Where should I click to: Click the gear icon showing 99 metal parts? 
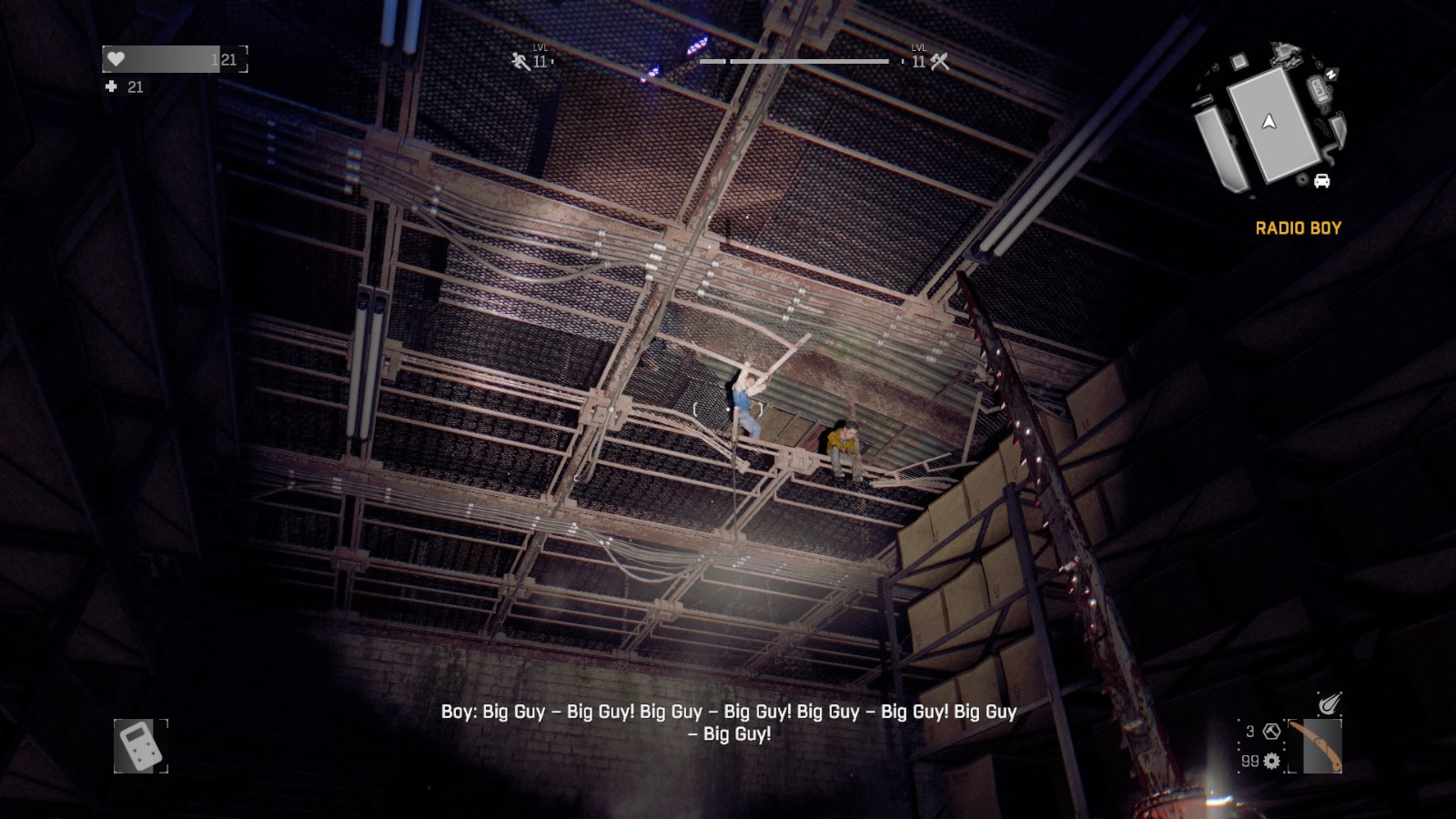[1271, 761]
